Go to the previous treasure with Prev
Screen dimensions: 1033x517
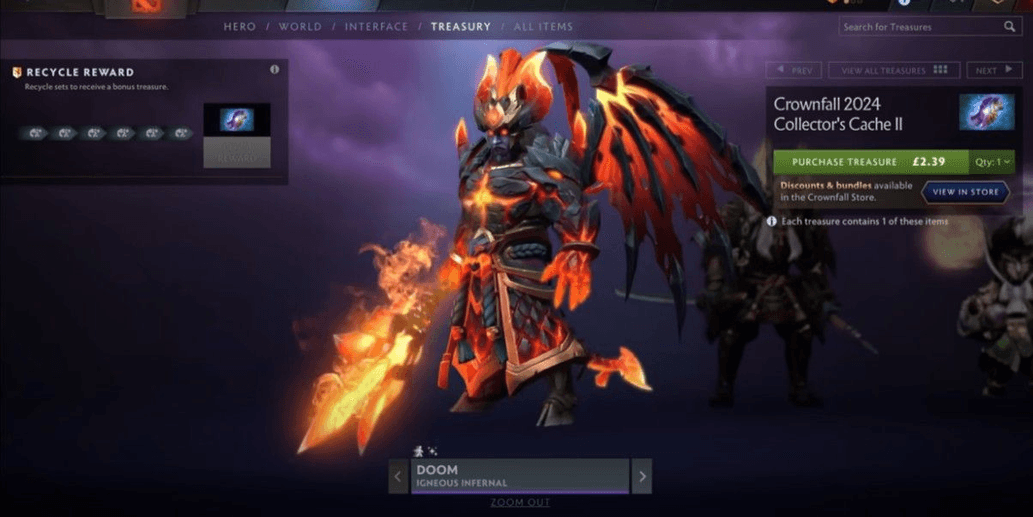pyautogui.click(x=794, y=70)
